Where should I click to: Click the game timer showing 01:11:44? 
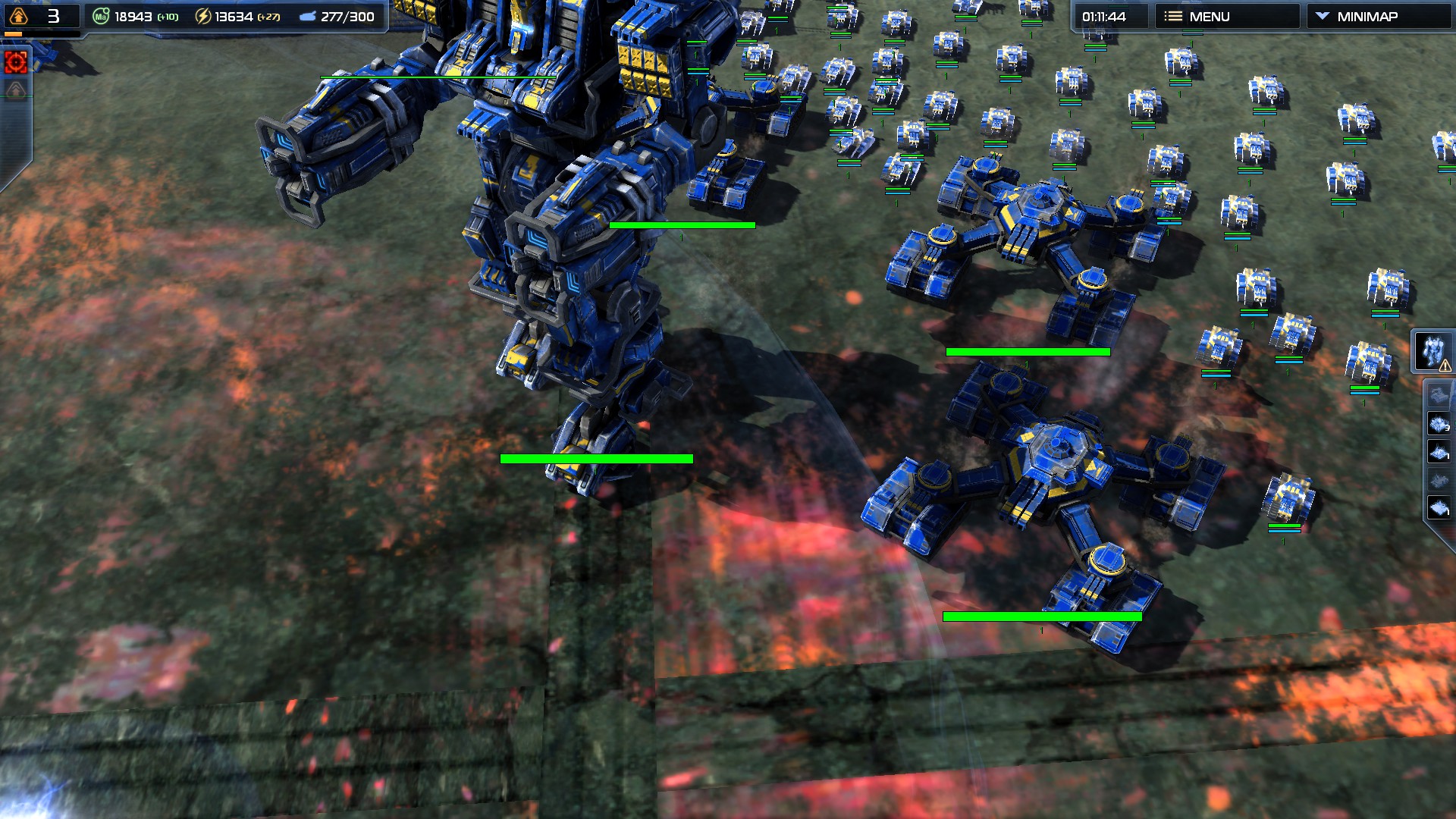1103,14
